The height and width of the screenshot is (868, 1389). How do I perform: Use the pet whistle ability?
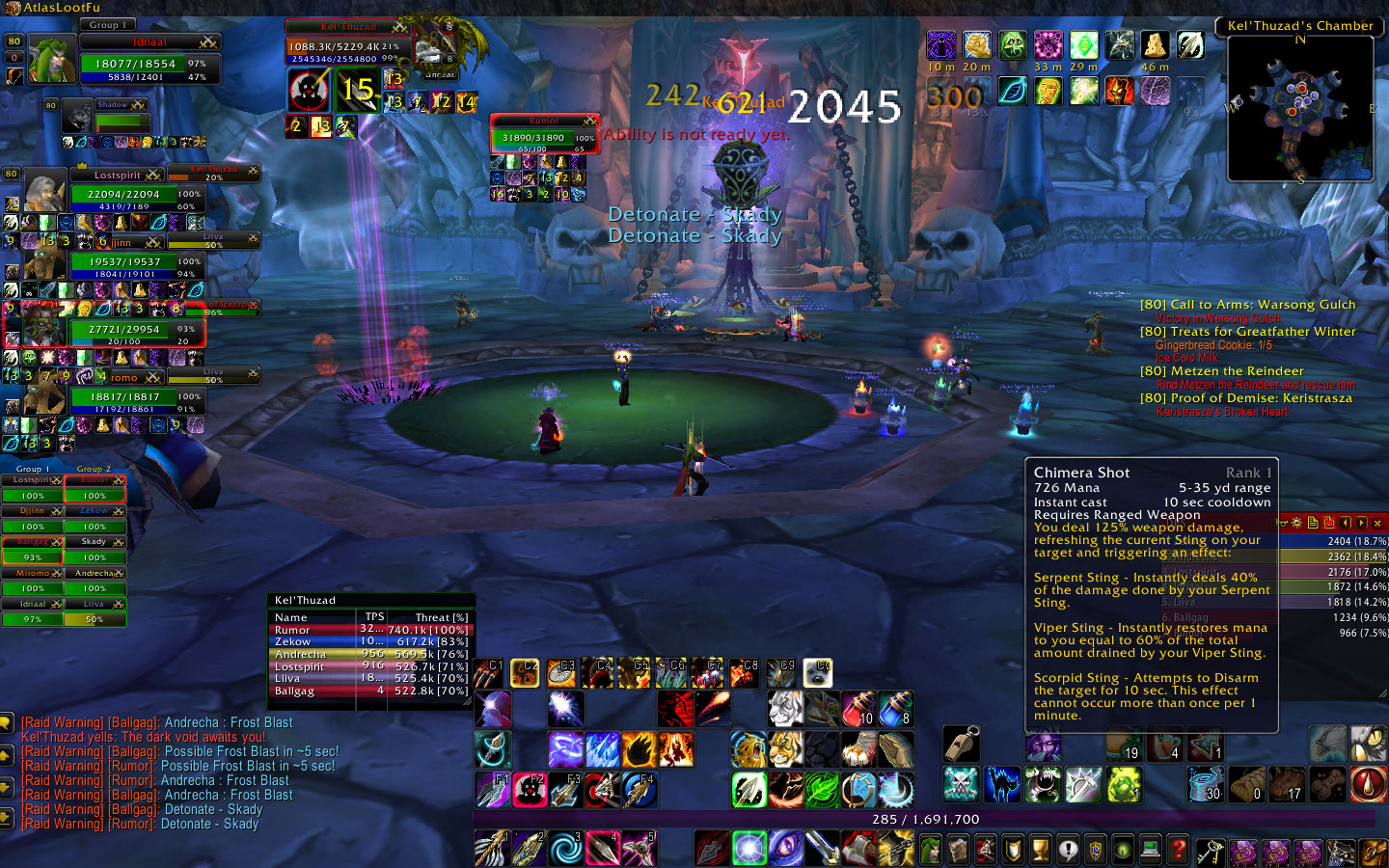point(961,745)
